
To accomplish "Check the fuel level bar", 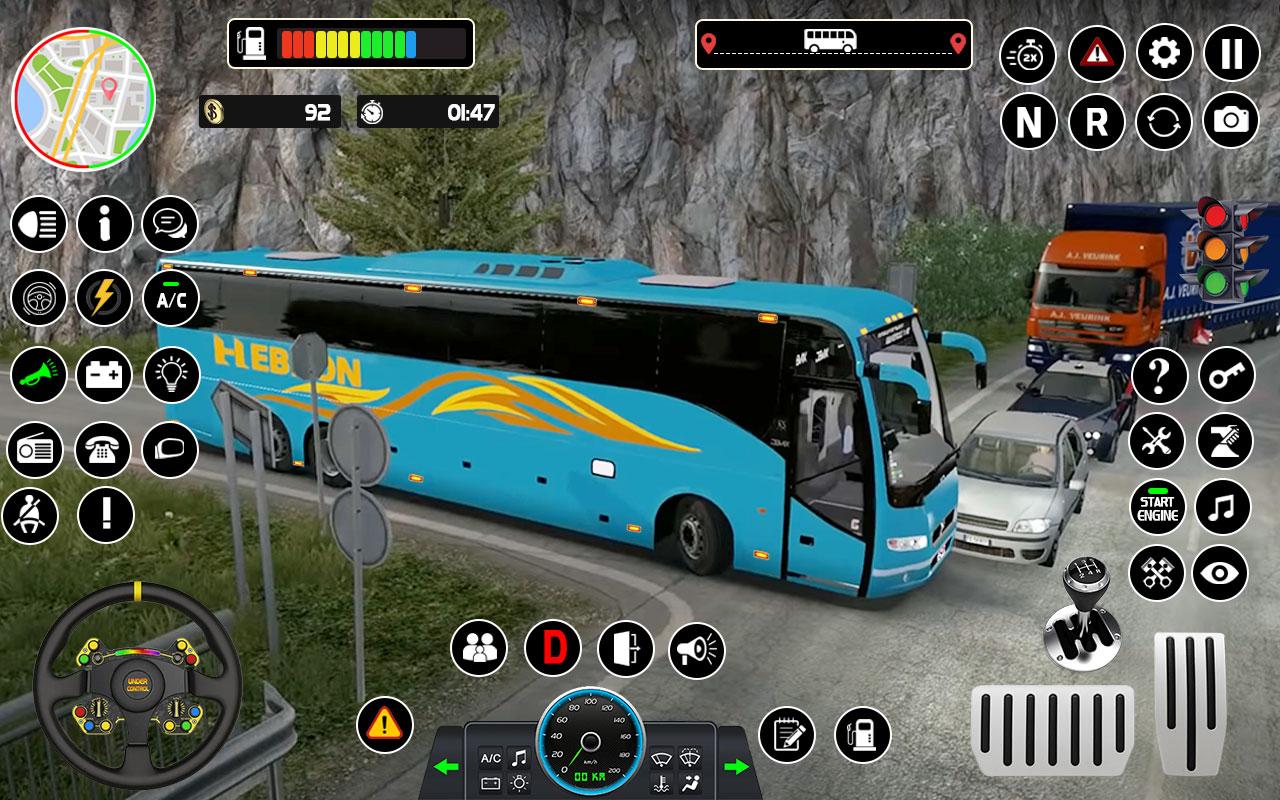I will [350, 42].
